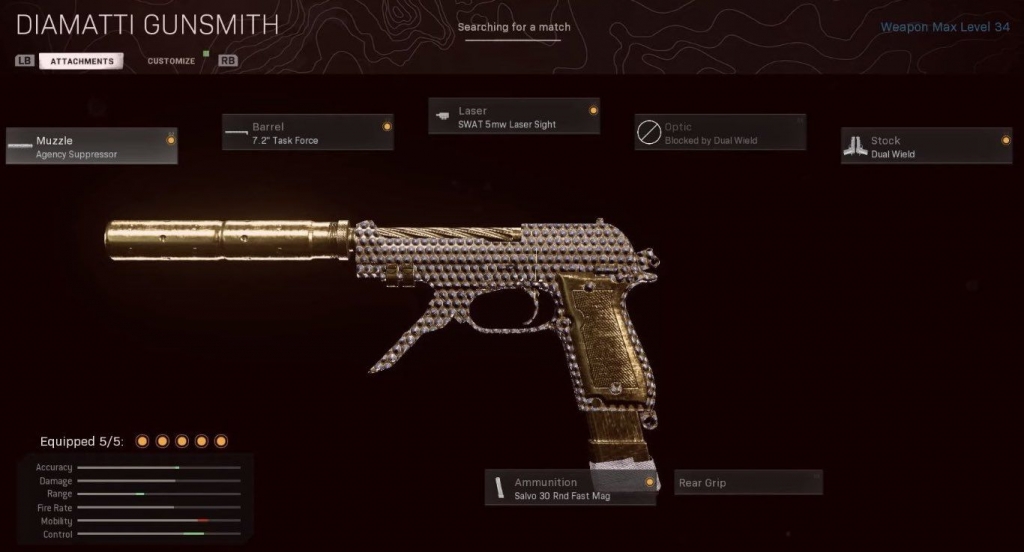Open the Stock Dual Wield slot
The width and height of the screenshot is (1024, 552).
[927, 147]
